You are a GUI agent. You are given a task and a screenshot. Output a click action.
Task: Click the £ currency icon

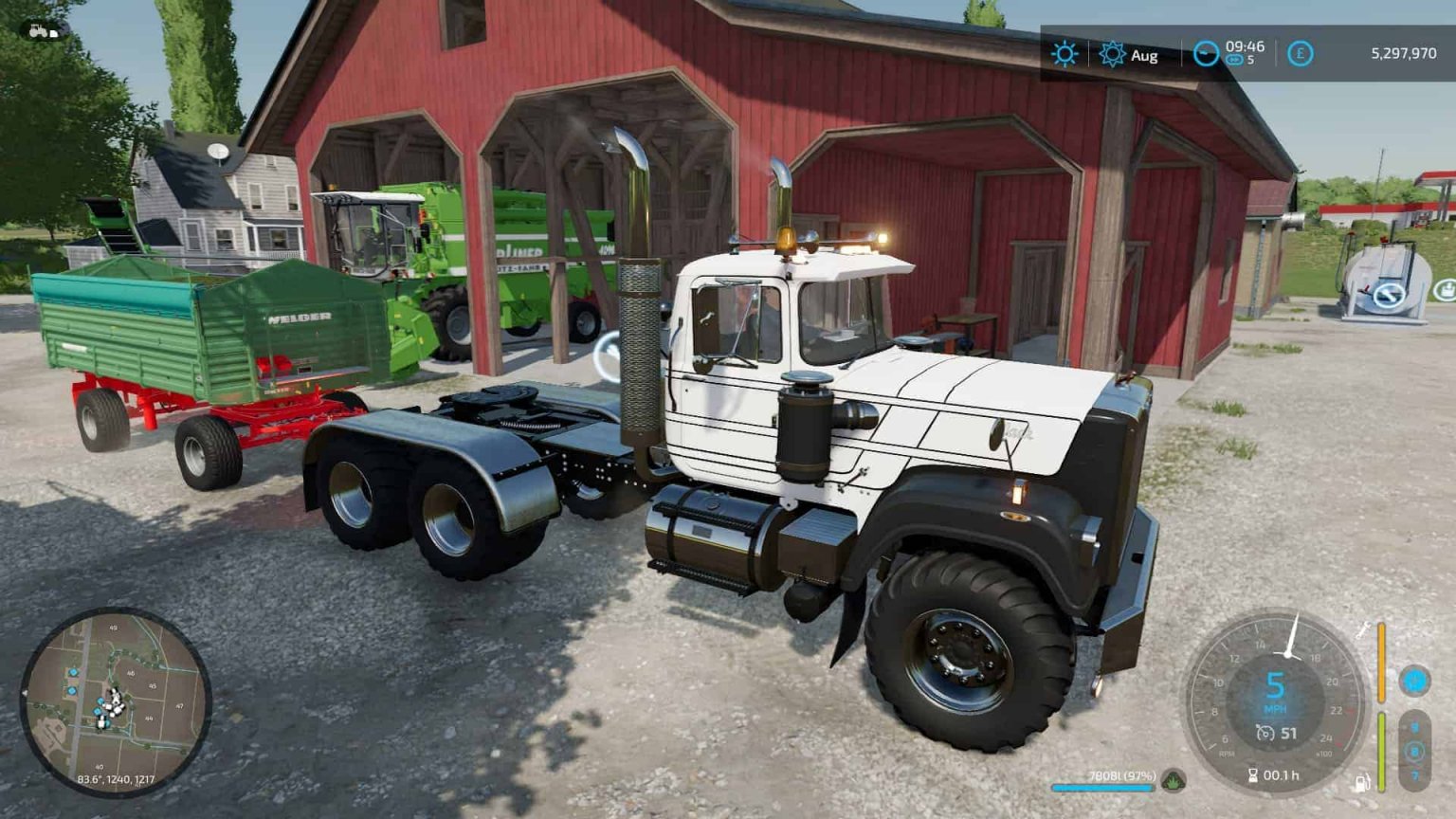[x=1300, y=54]
